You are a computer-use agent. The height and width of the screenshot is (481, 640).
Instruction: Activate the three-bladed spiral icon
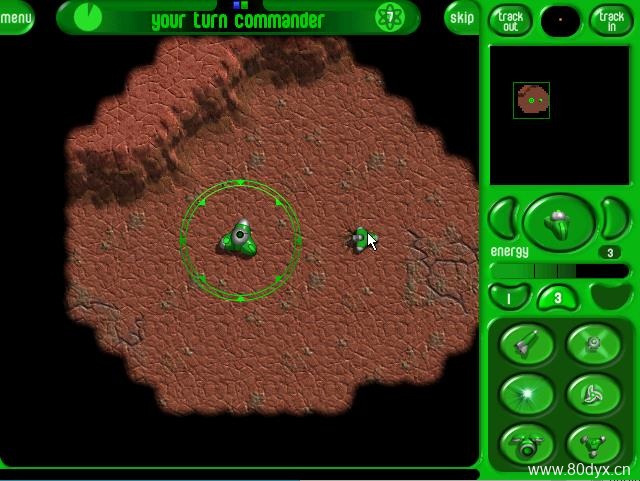point(594,393)
